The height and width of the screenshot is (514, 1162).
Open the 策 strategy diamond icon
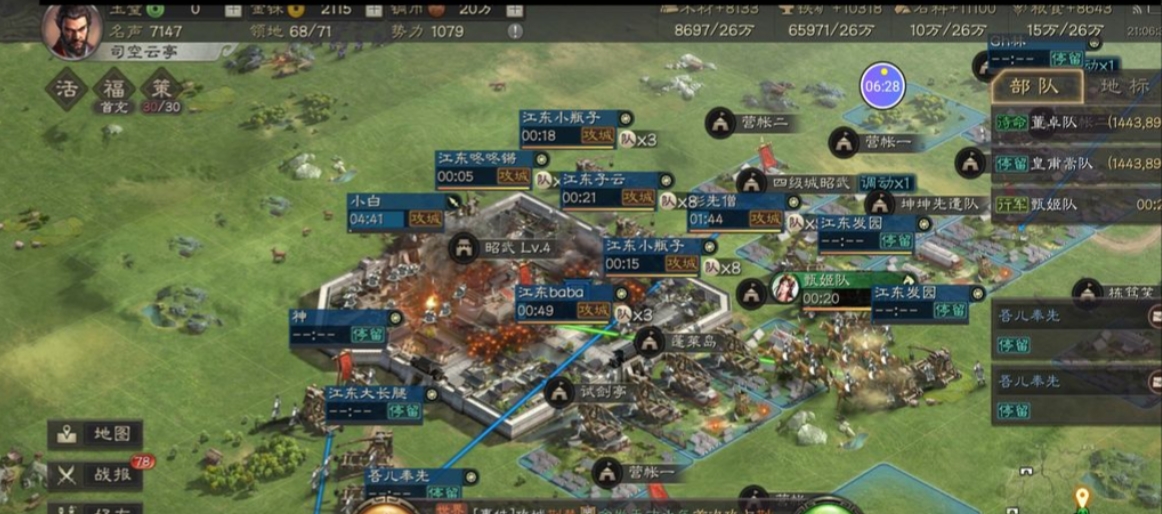tap(161, 89)
